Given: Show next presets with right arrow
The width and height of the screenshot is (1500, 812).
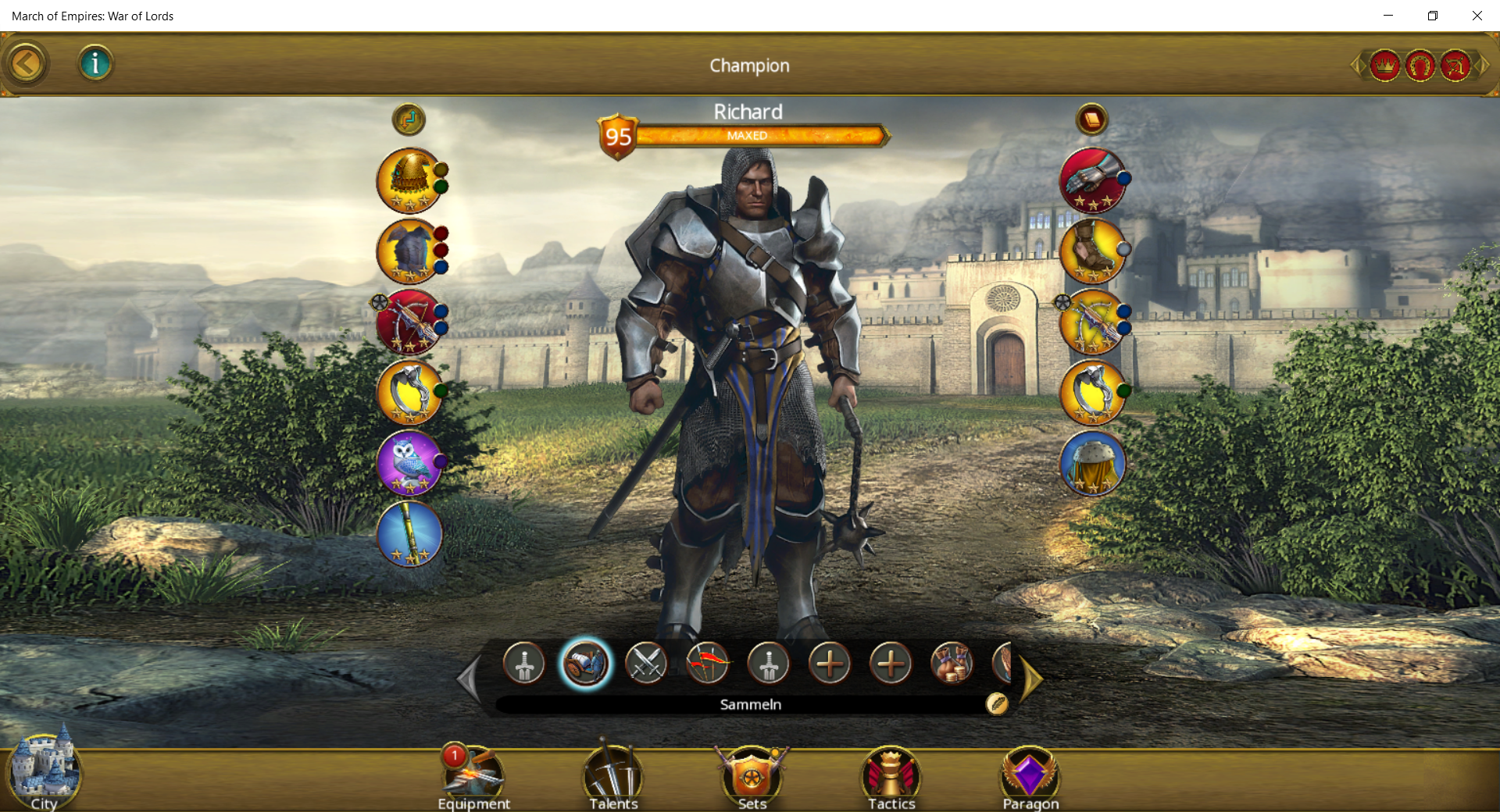Looking at the screenshot, I should coord(1031,679).
